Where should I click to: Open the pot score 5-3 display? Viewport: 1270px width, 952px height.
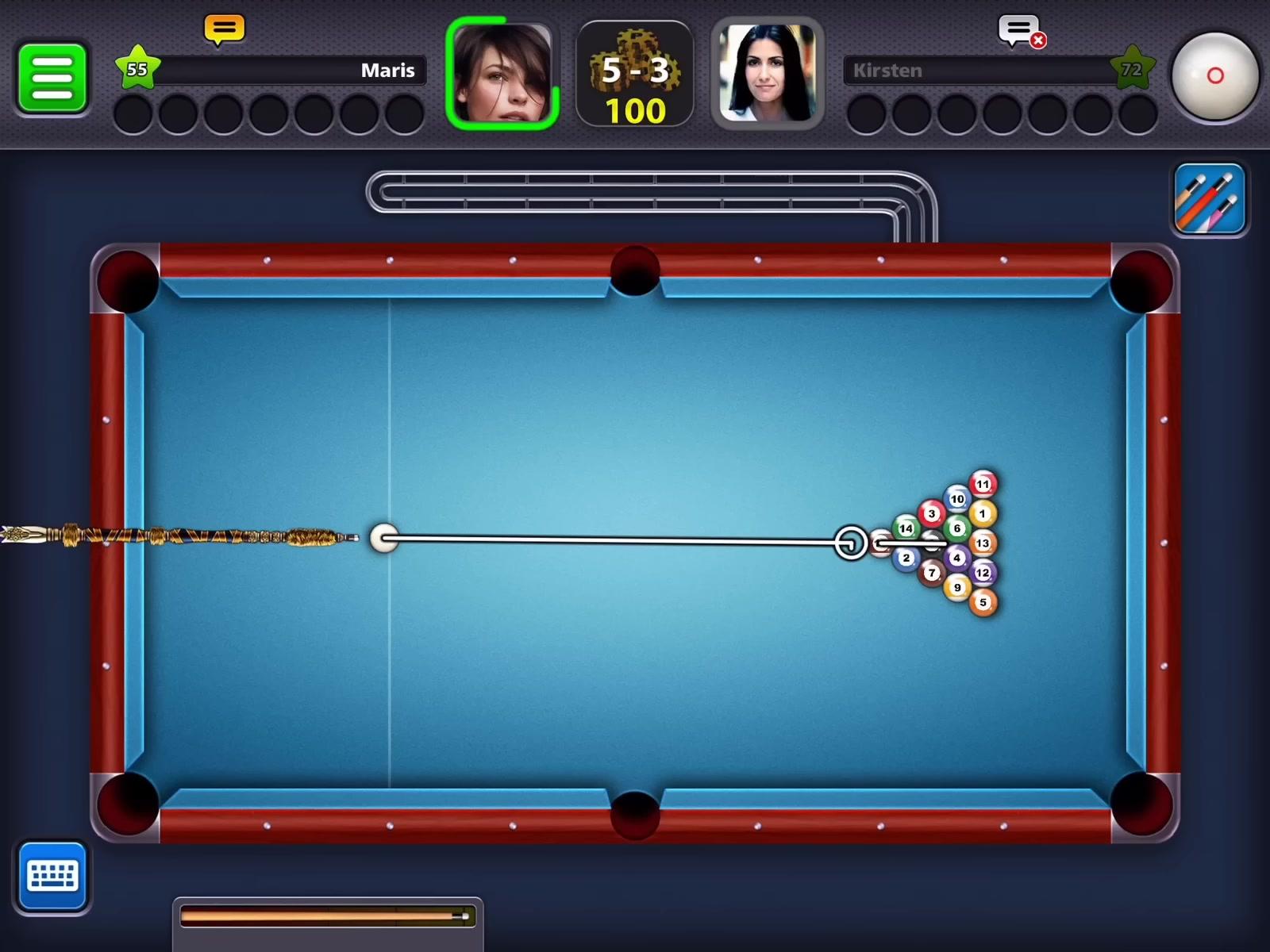click(635, 75)
